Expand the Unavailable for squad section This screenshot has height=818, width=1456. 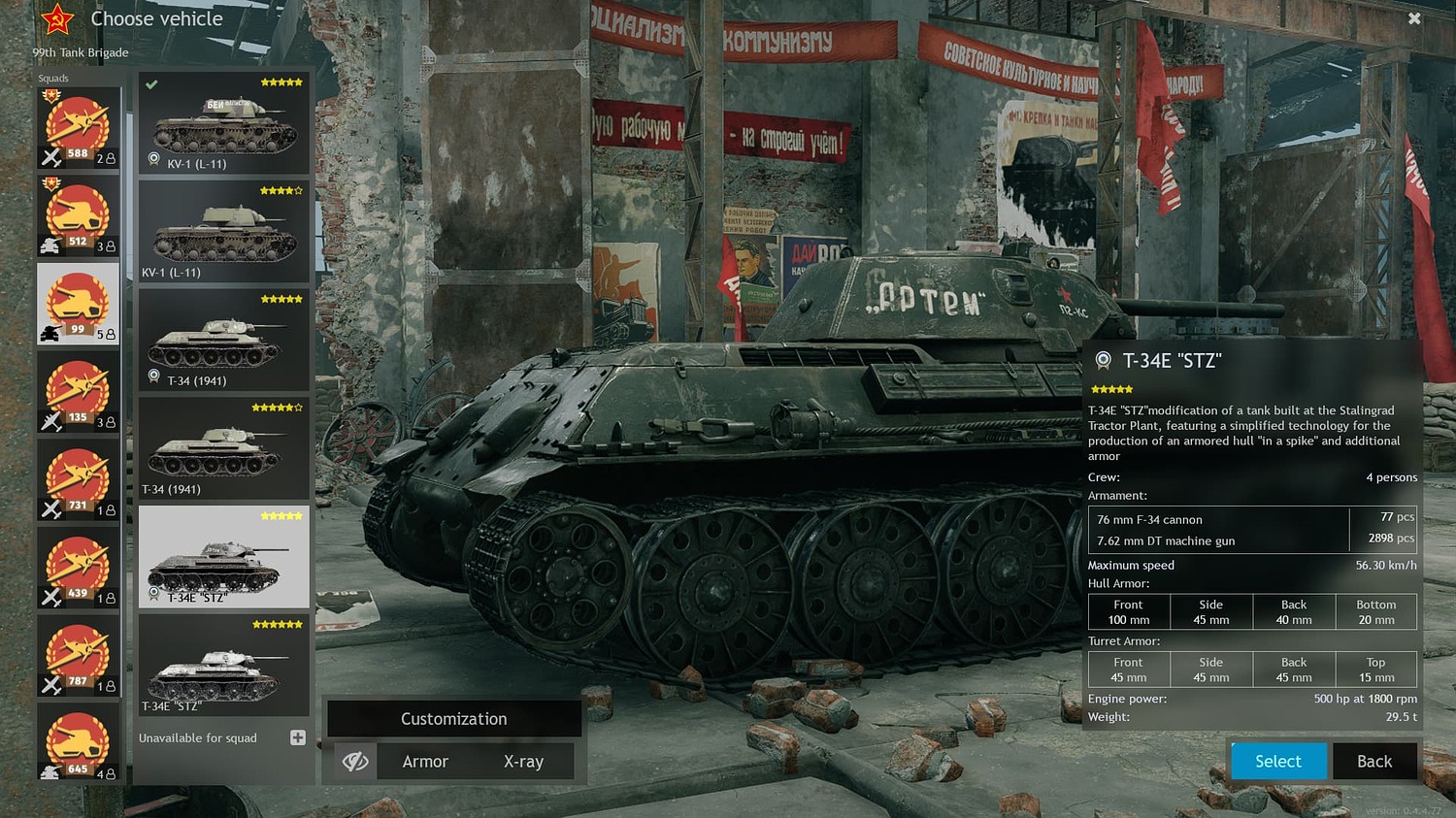coord(298,738)
